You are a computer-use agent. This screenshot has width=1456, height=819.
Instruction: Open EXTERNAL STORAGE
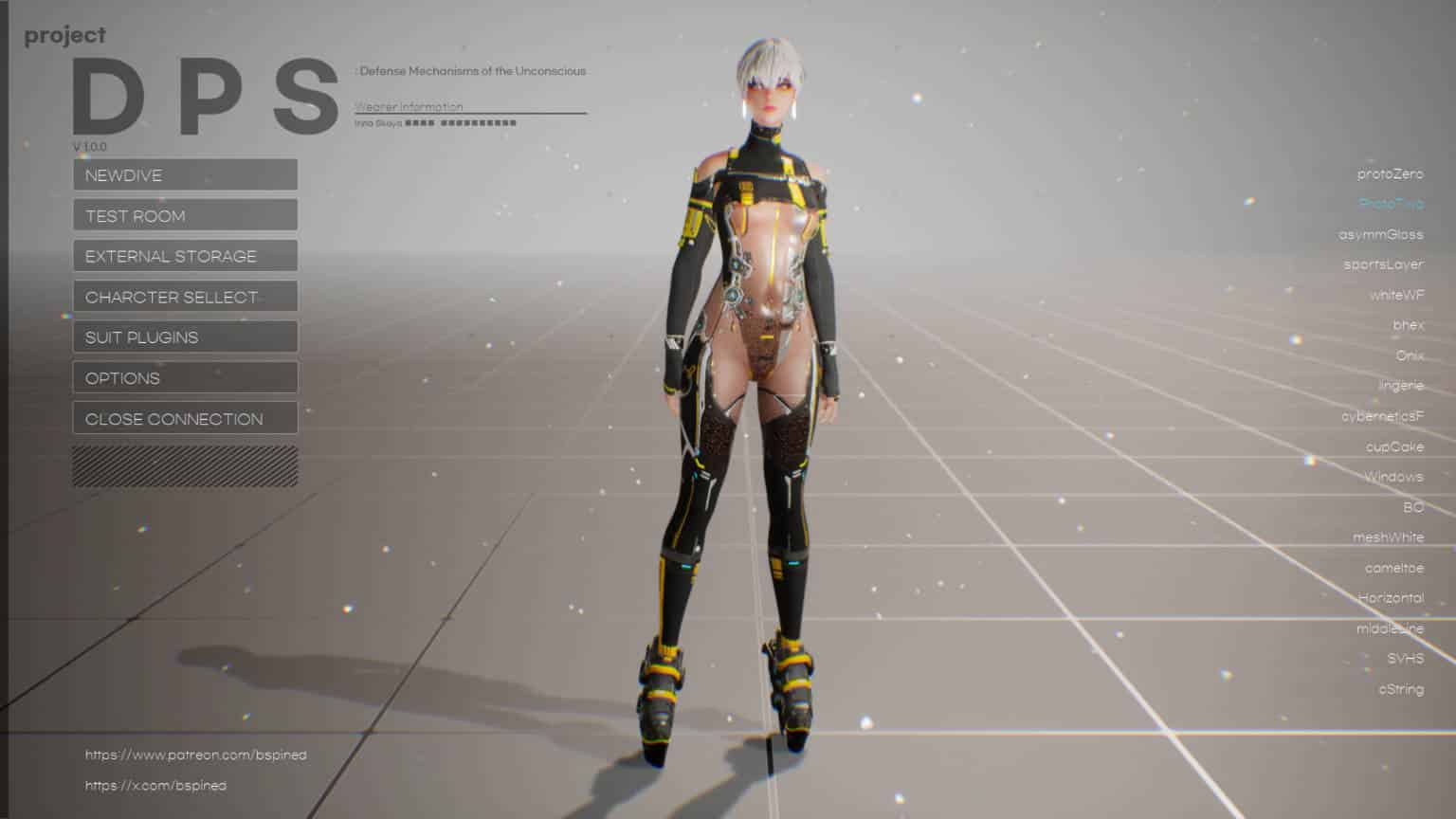[185, 256]
